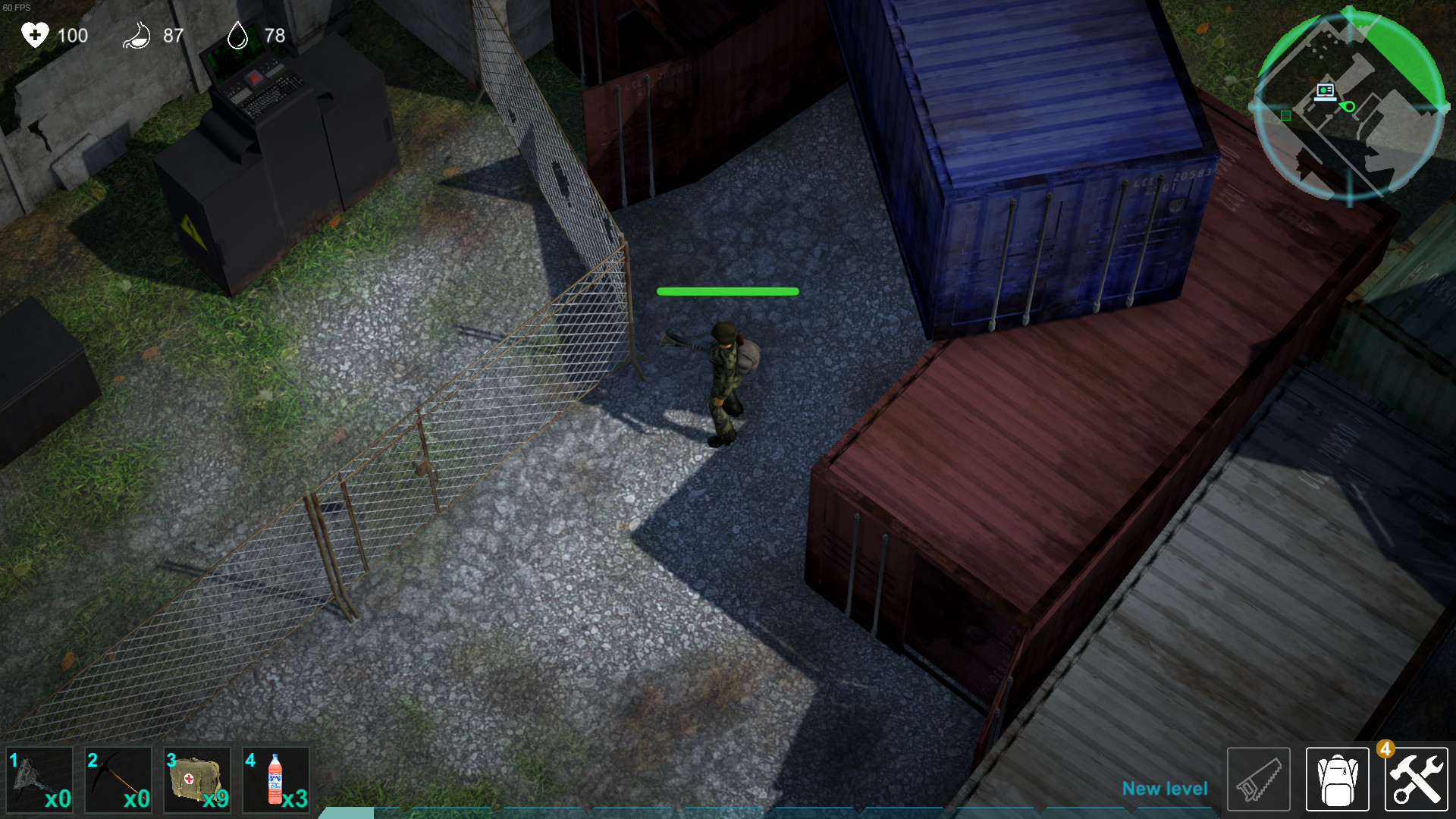
Task: Select the medkit in hotbar slot 3
Action: (x=196, y=779)
